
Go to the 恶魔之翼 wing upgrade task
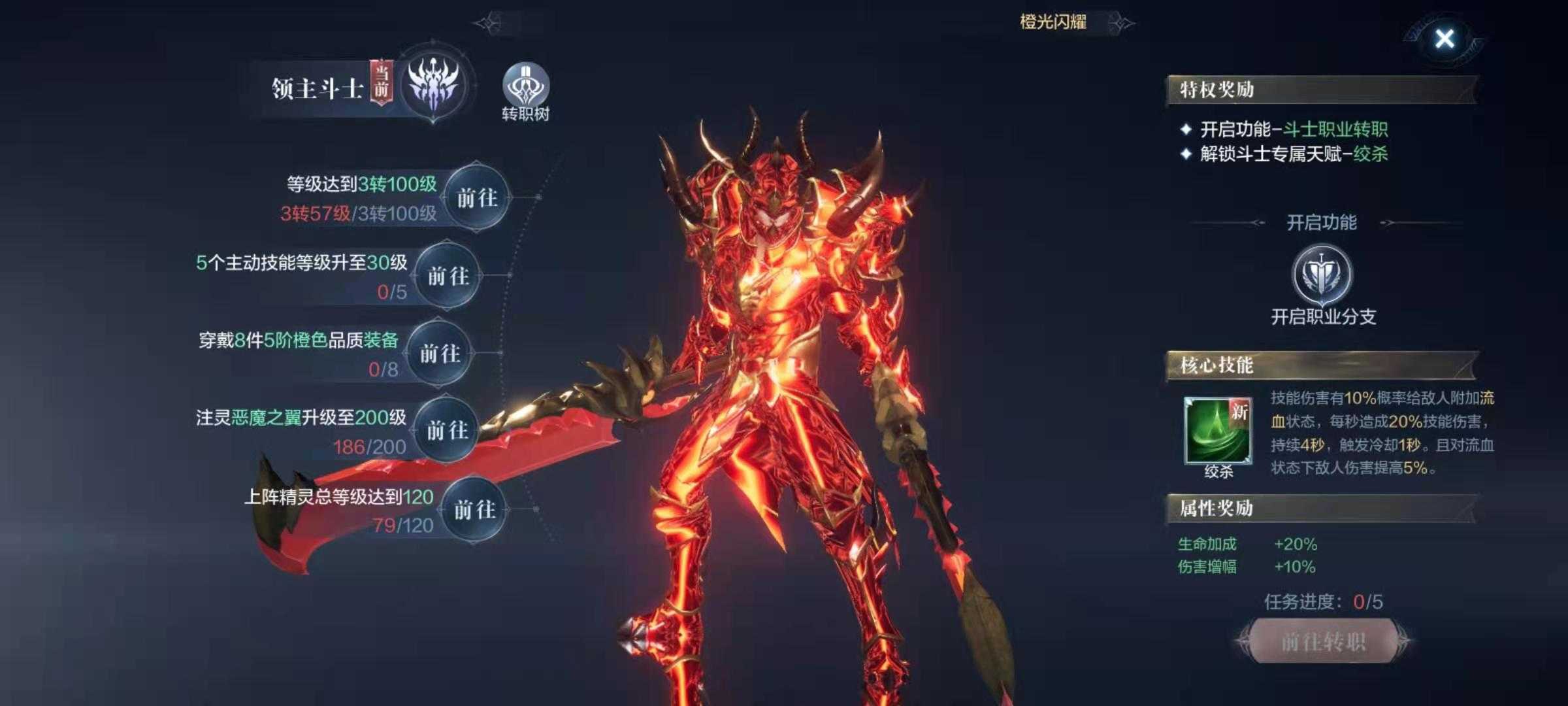[448, 431]
